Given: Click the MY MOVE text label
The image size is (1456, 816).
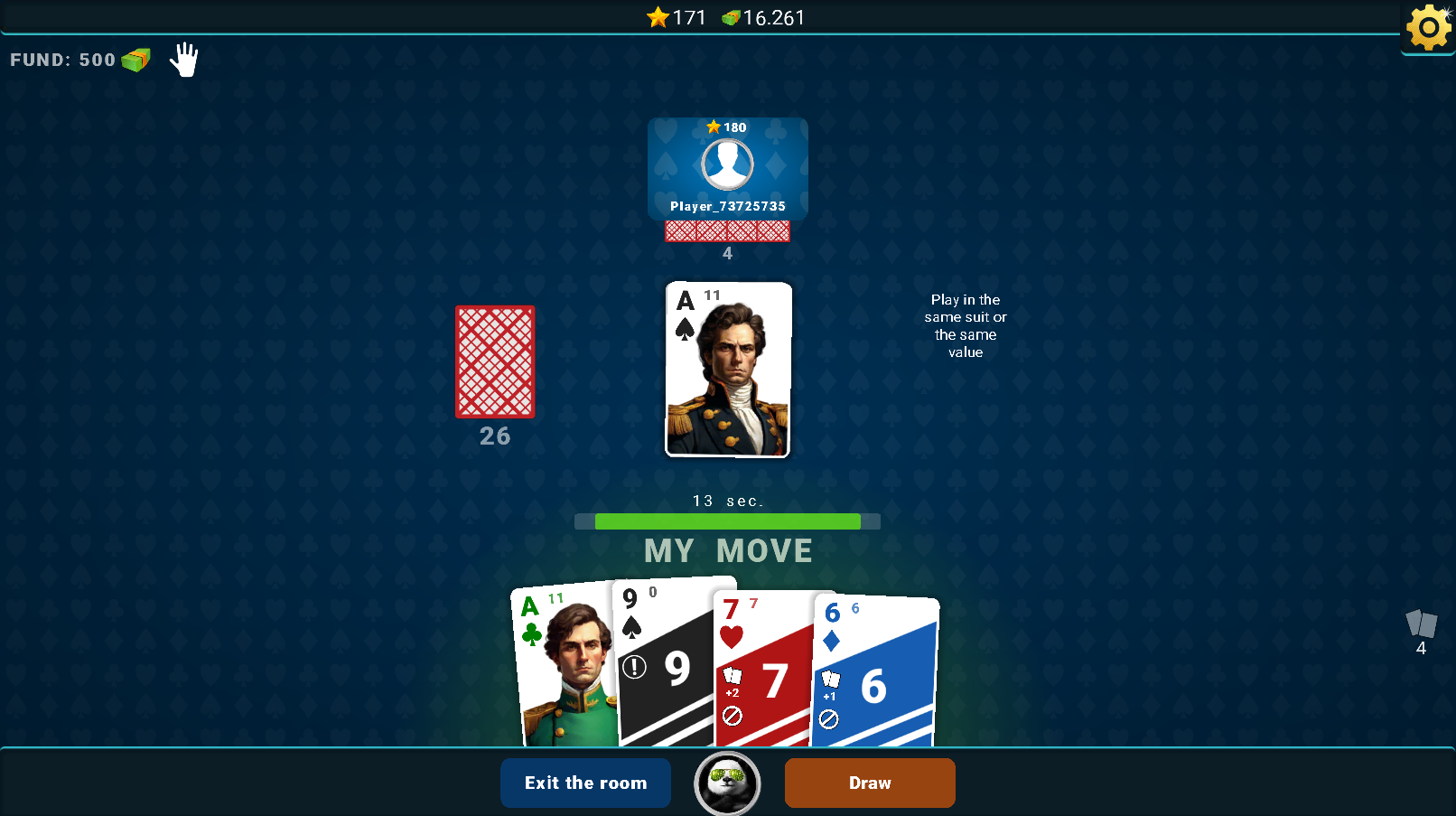Looking at the screenshot, I should click(x=727, y=551).
